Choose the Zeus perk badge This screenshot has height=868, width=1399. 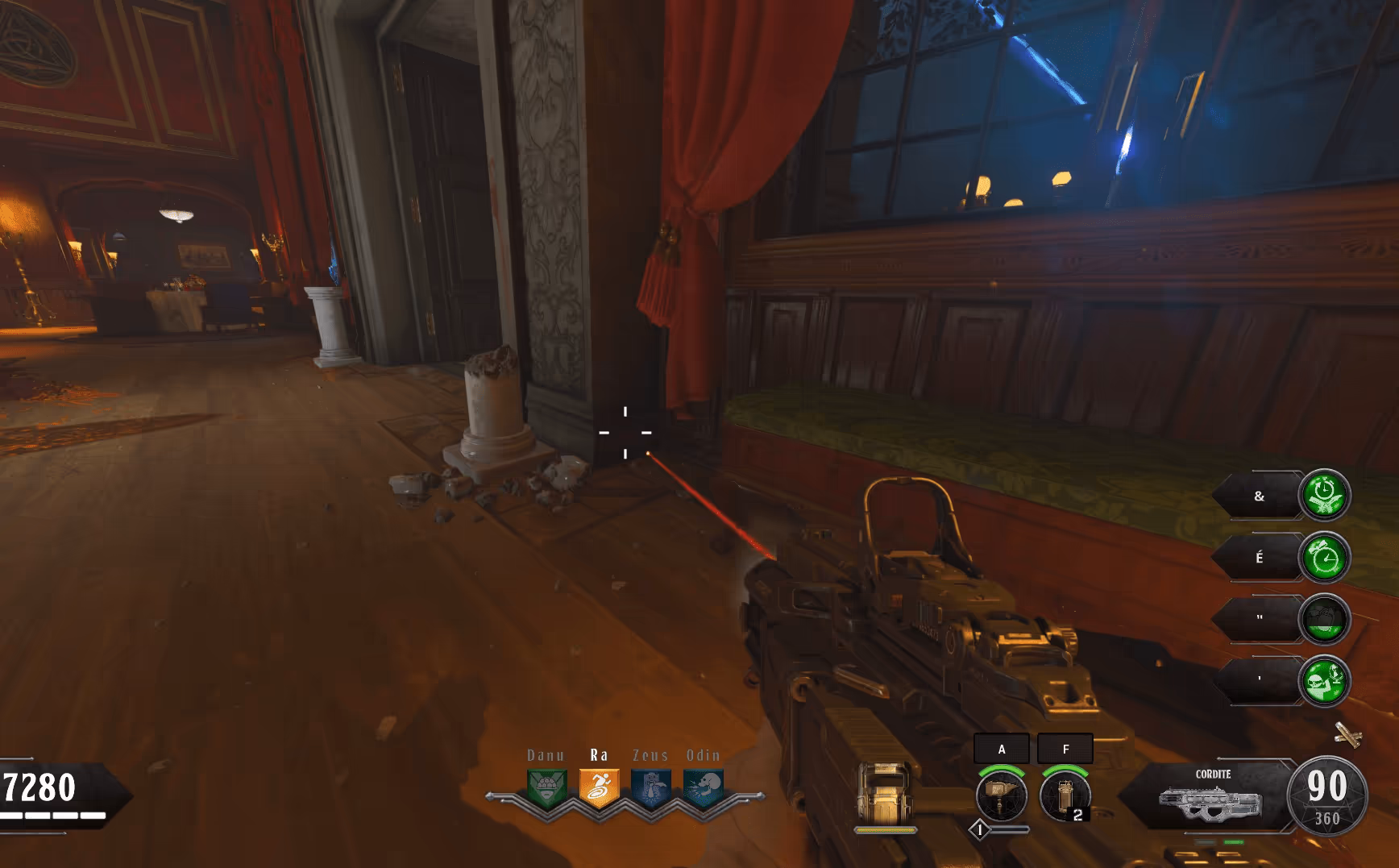[x=651, y=788]
